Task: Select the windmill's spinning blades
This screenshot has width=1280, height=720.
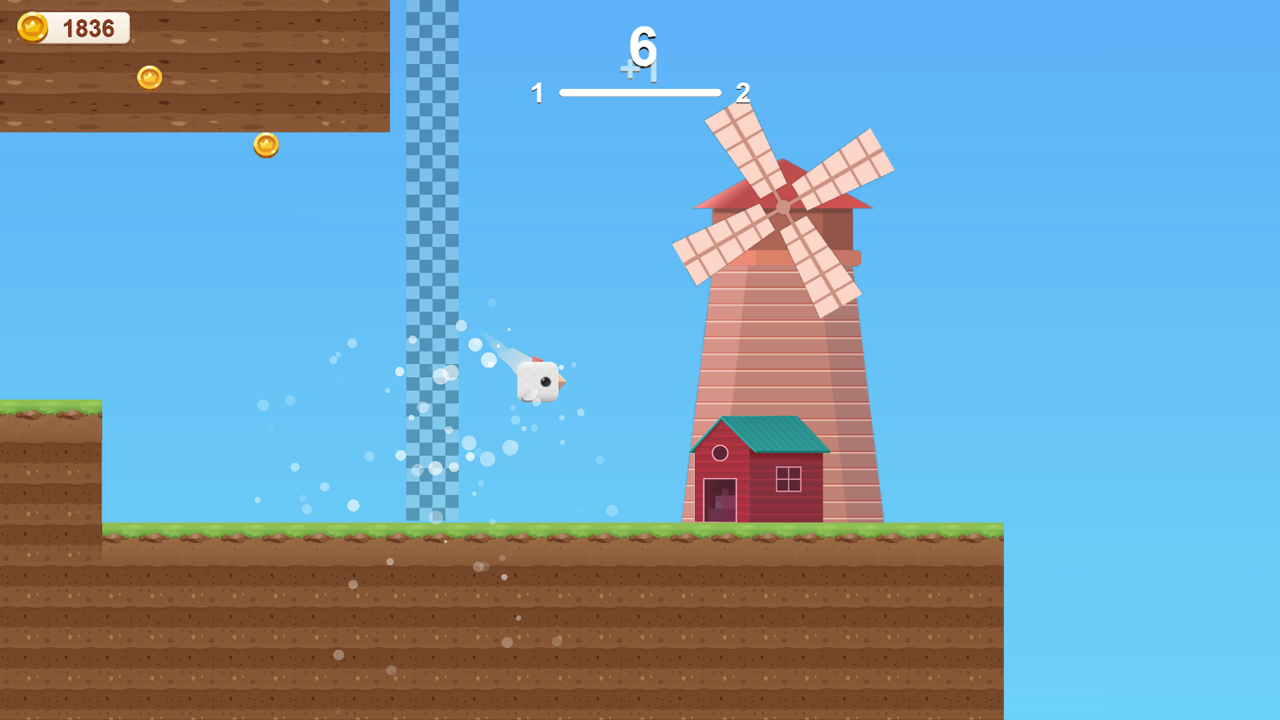Action: tap(782, 205)
